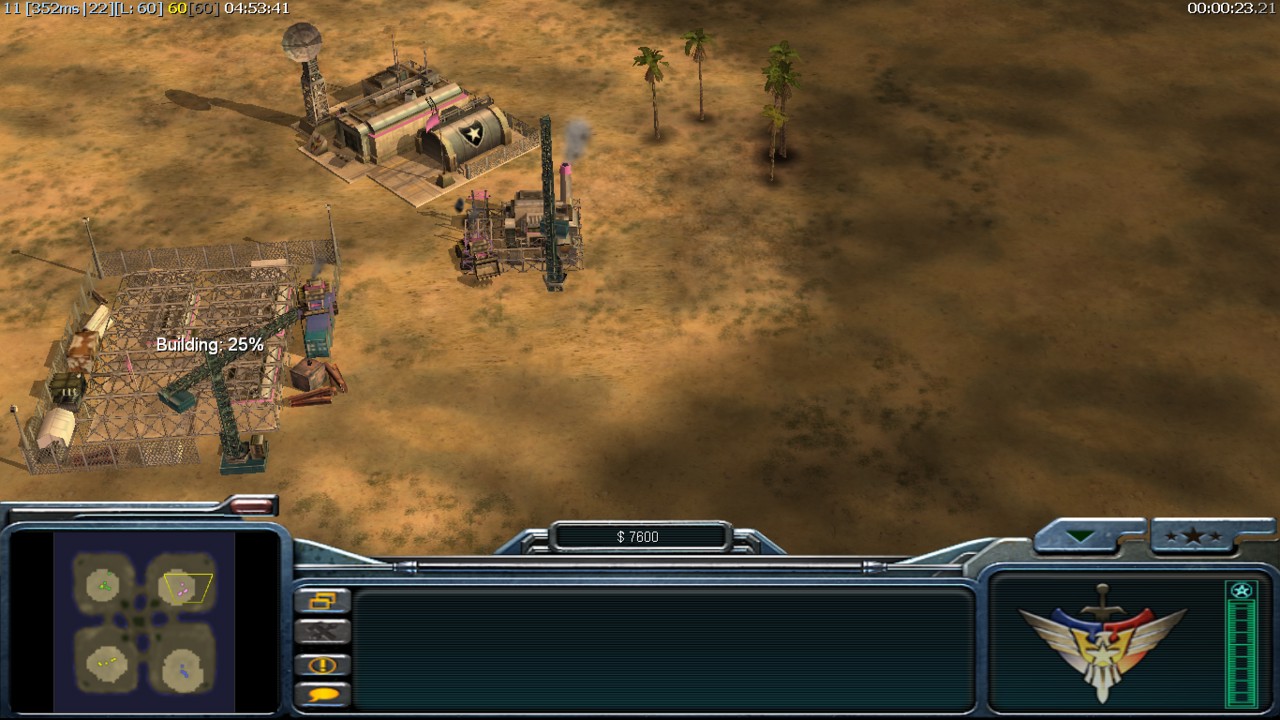Click the radar minimap
This screenshot has width=1280, height=720.
point(144,620)
